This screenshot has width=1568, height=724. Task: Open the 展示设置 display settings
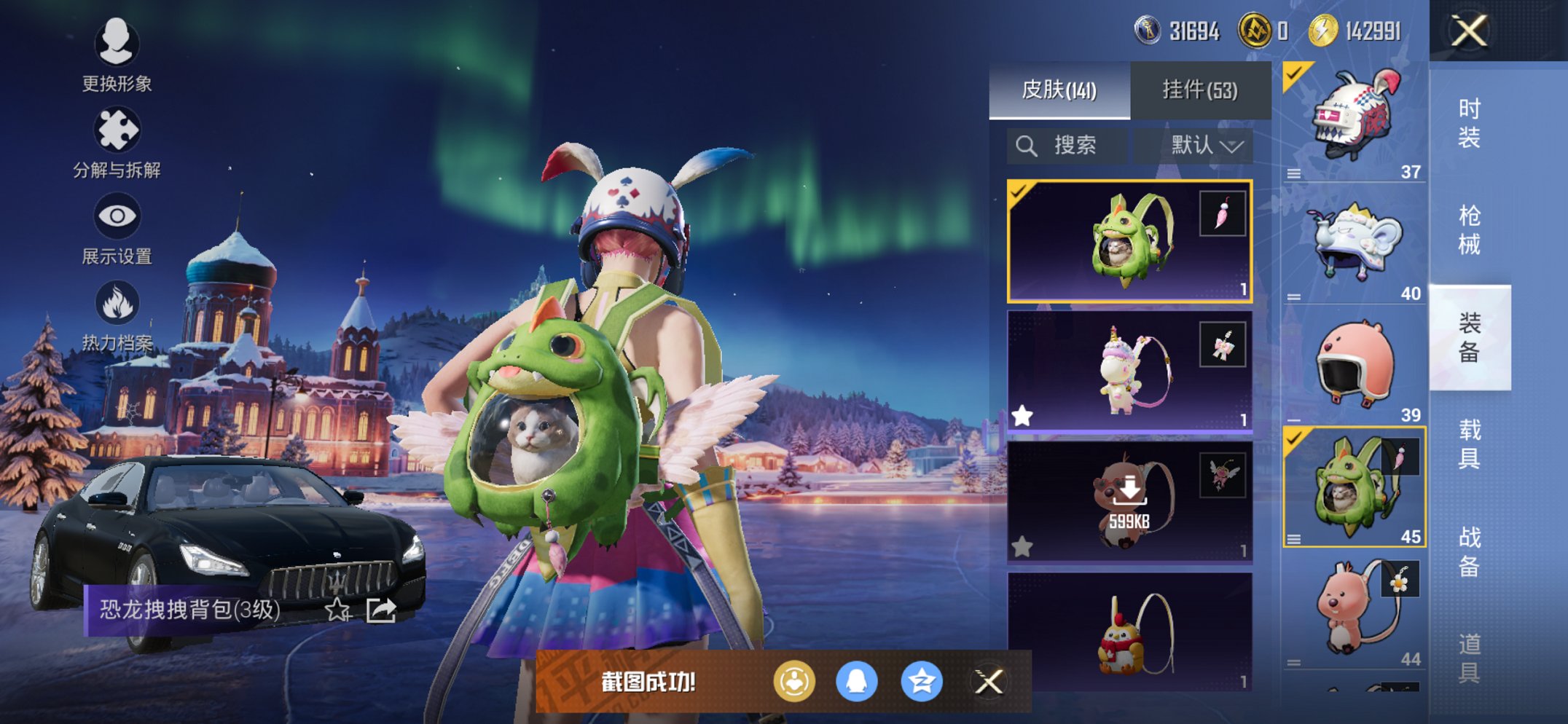[x=119, y=216]
